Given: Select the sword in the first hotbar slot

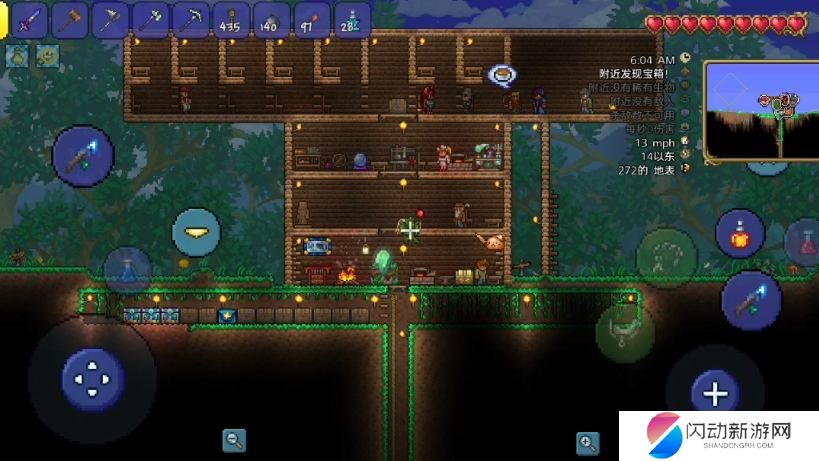Looking at the screenshot, I should point(30,19).
